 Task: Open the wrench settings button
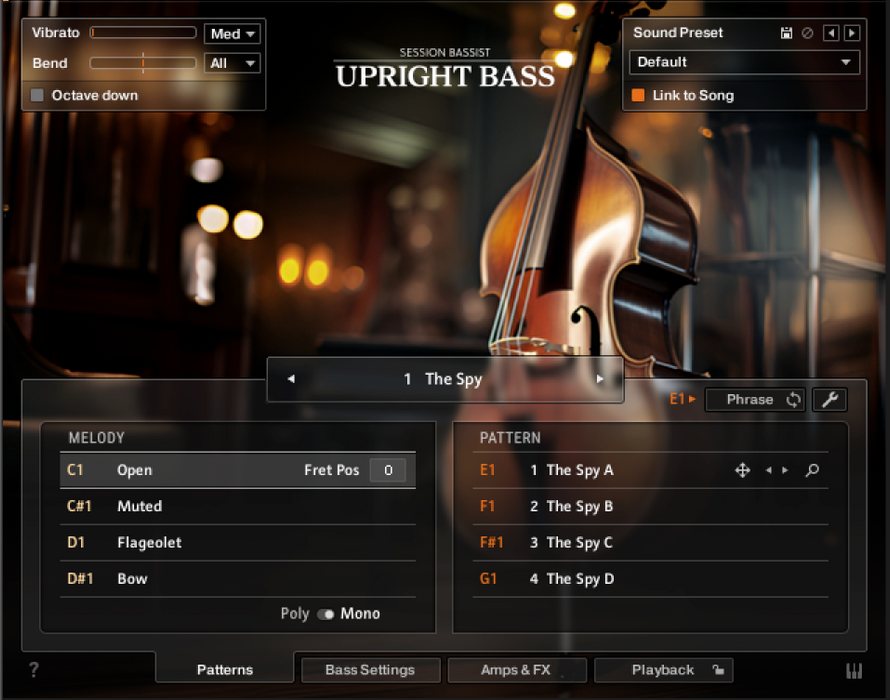click(x=829, y=400)
